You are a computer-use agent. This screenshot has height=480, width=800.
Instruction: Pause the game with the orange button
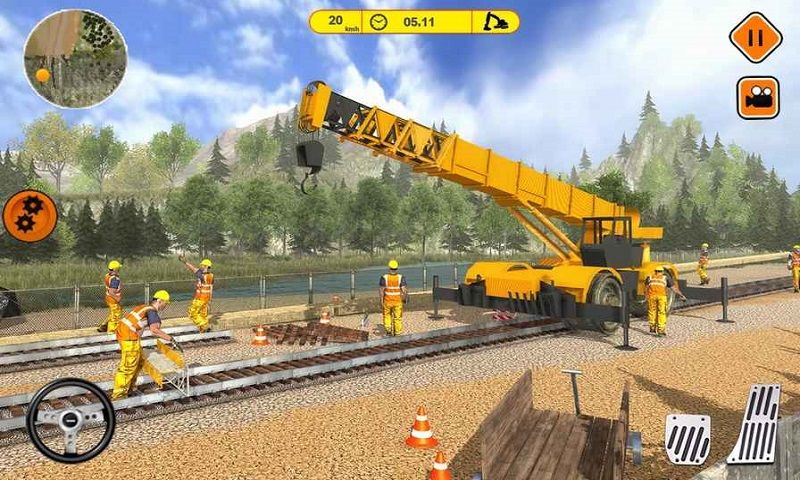pos(755,38)
